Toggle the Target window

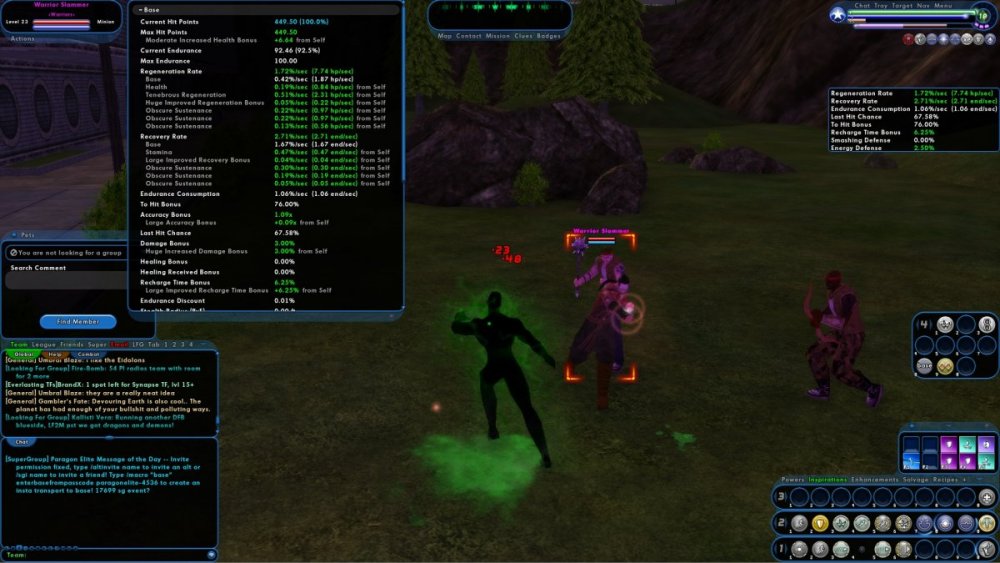coord(902,6)
